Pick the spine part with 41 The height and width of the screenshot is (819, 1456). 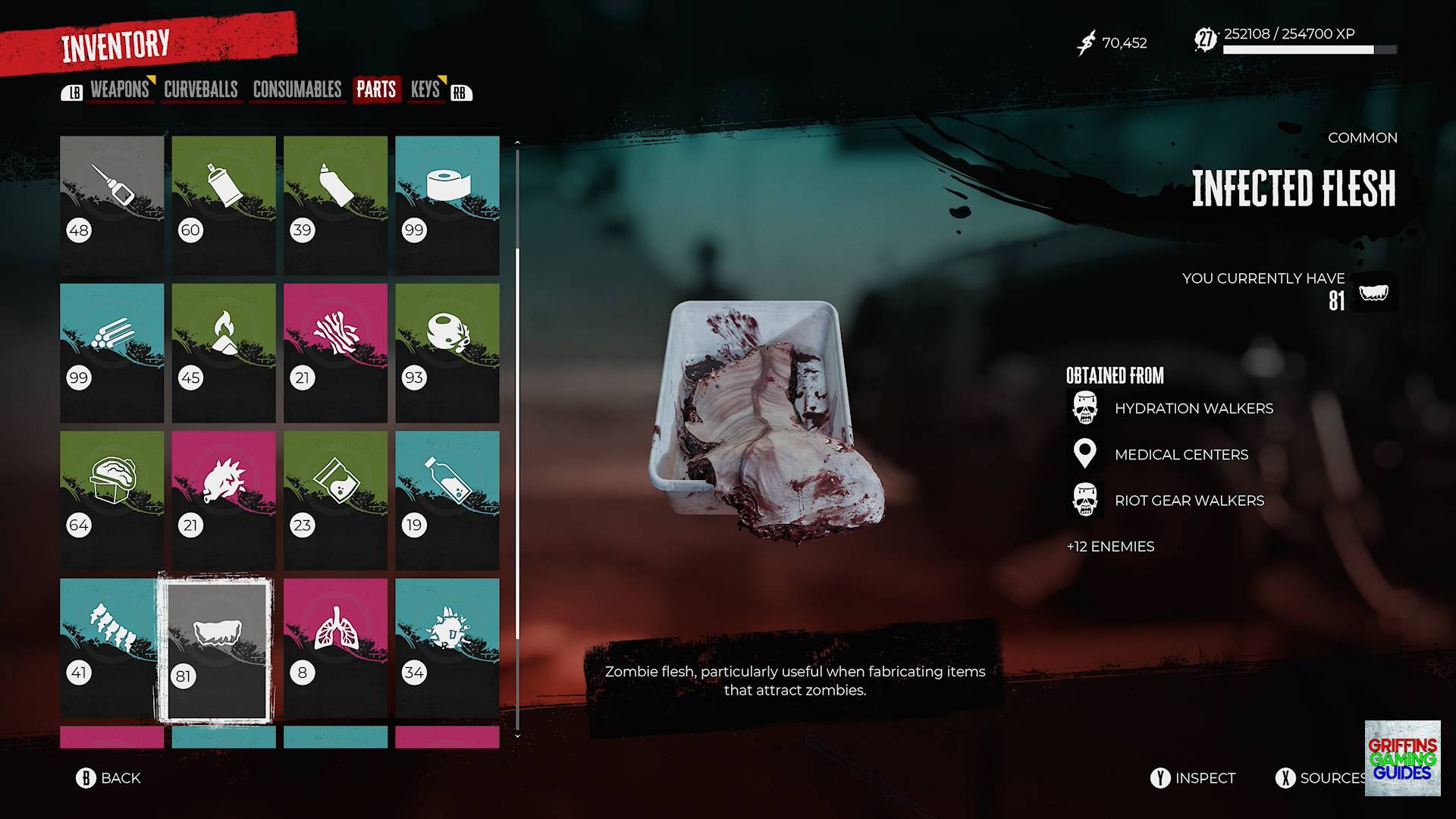pos(112,647)
